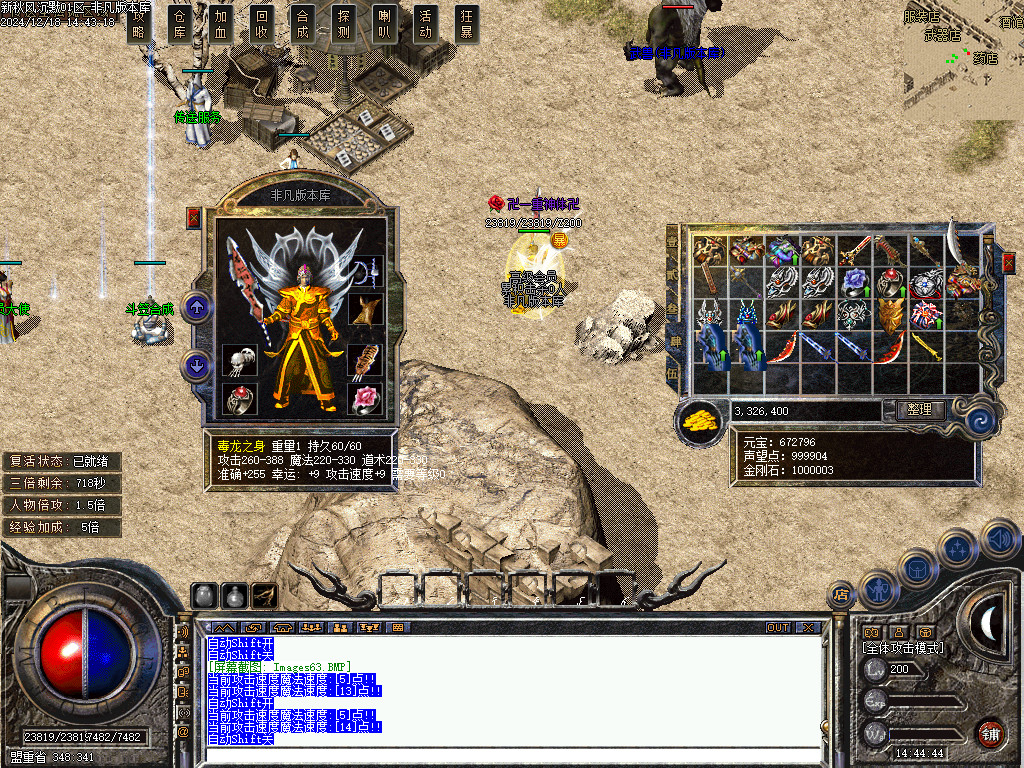Select the equipped pink rose ring slot
This screenshot has width=1024, height=768.
coord(365,399)
